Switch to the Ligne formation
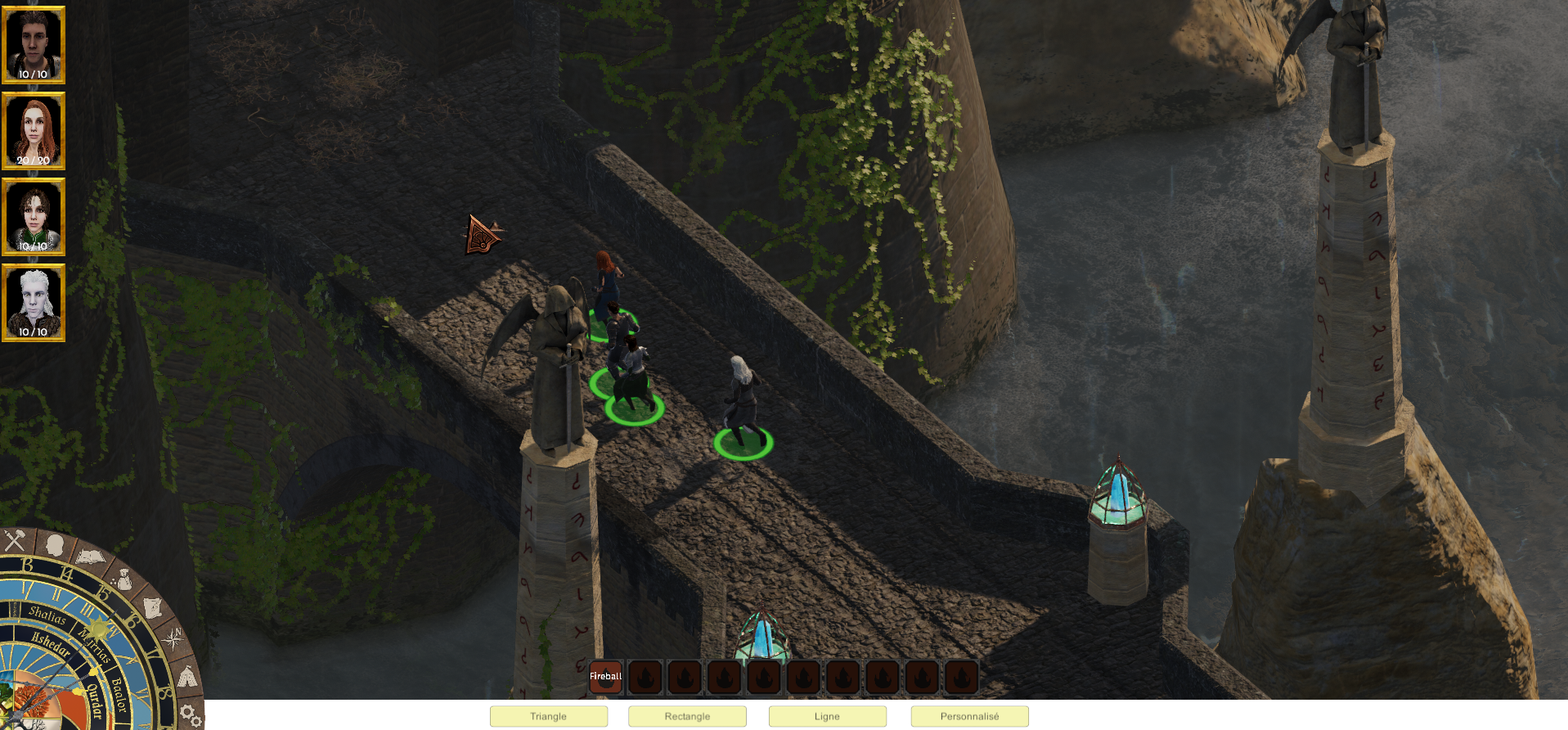1568x730 pixels. click(x=827, y=716)
